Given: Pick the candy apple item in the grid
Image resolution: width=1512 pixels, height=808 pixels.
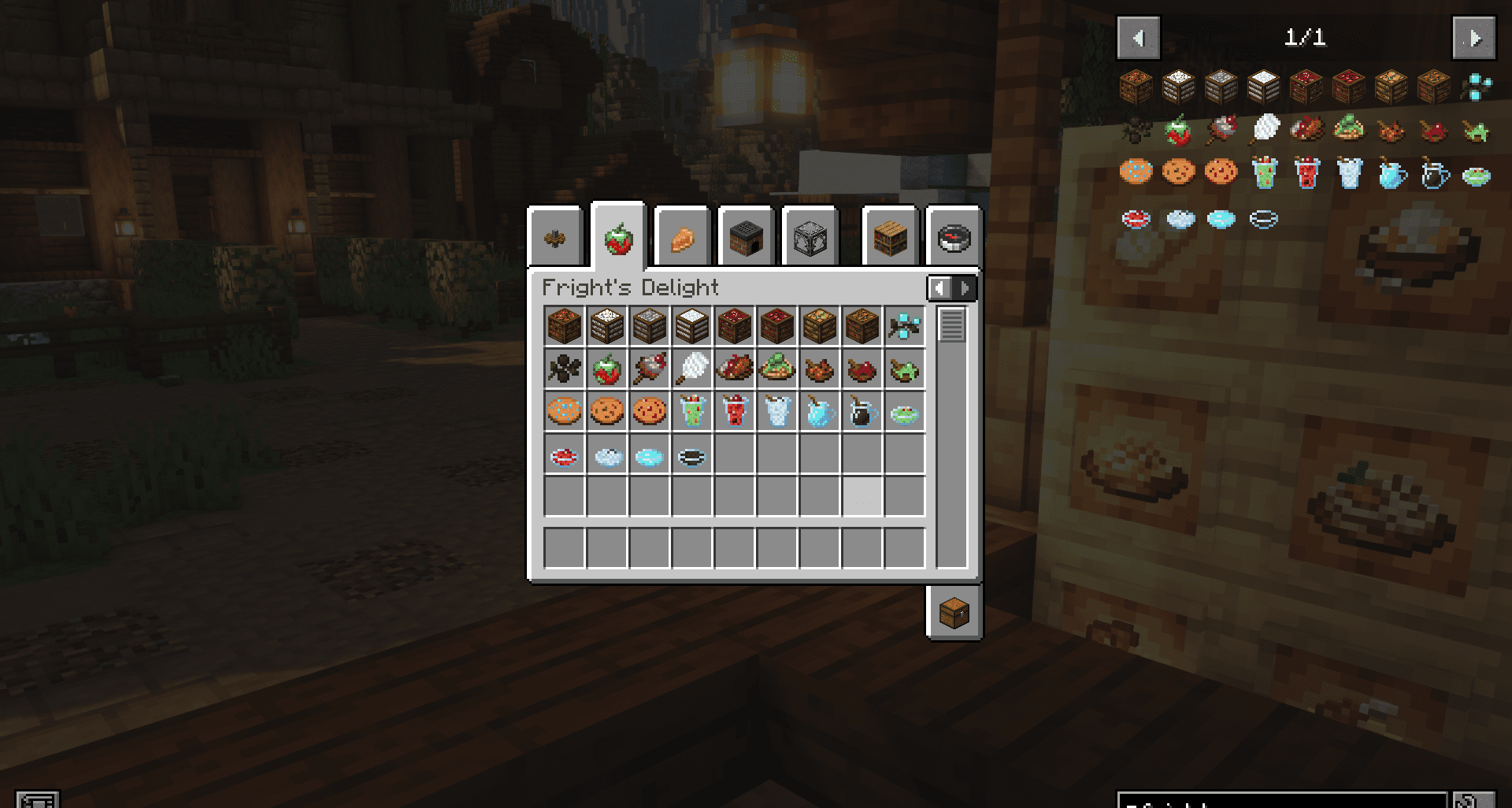Looking at the screenshot, I should pyautogui.click(x=606, y=369).
